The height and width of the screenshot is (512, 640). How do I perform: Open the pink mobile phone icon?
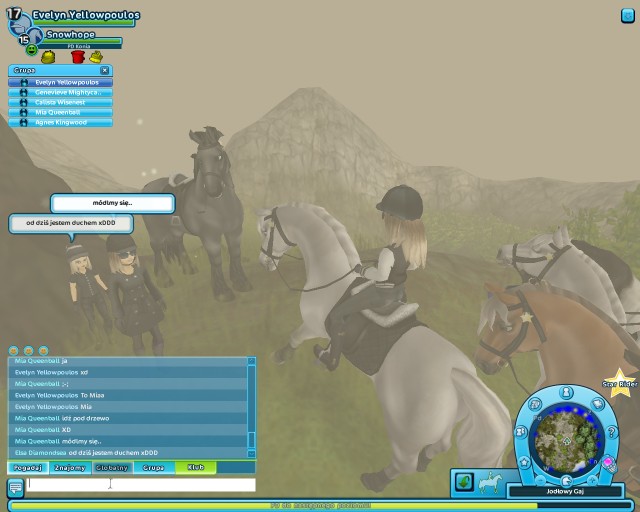pyautogui.click(x=608, y=461)
